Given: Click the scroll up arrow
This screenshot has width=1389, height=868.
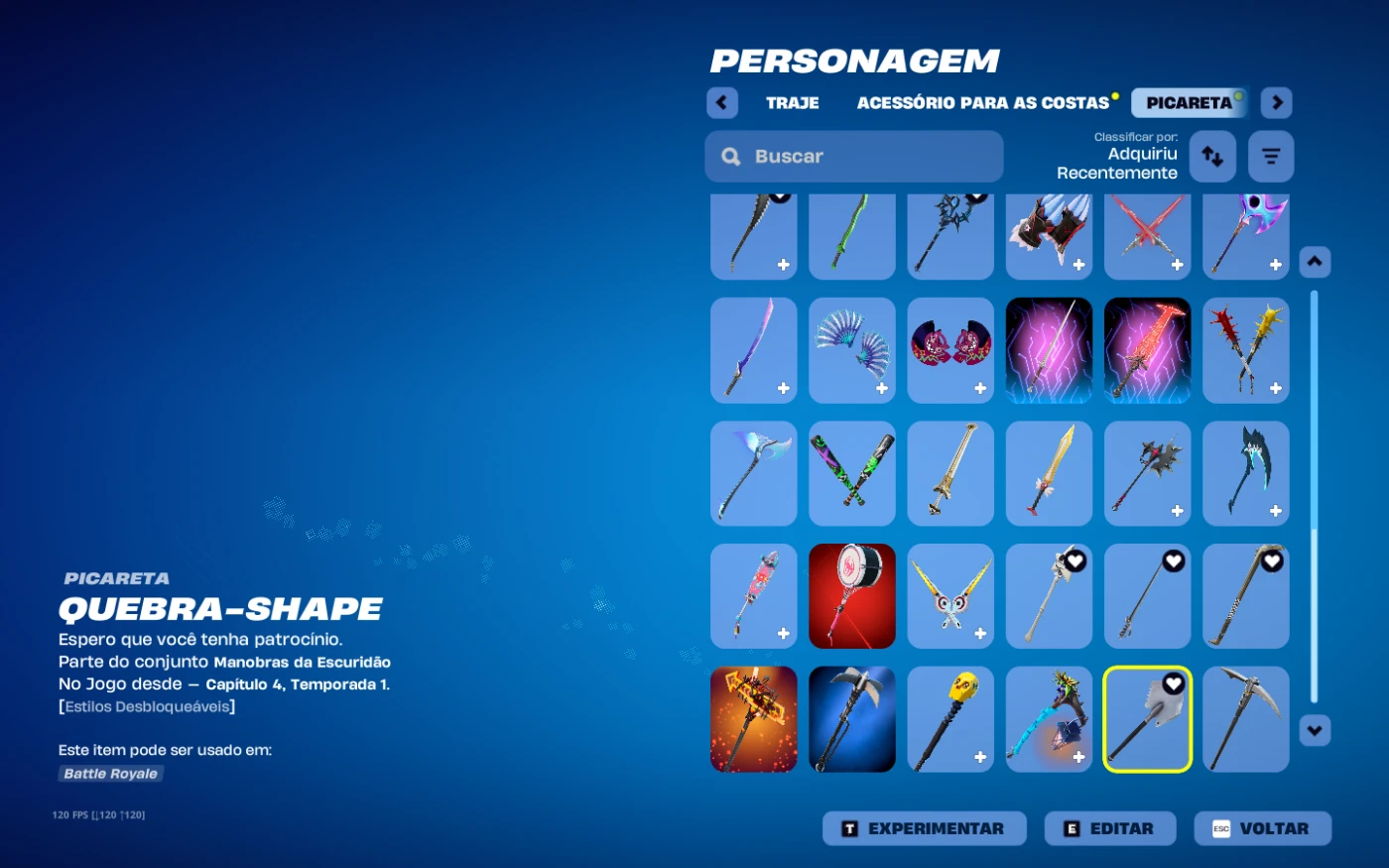Looking at the screenshot, I should click(x=1315, y=262).
